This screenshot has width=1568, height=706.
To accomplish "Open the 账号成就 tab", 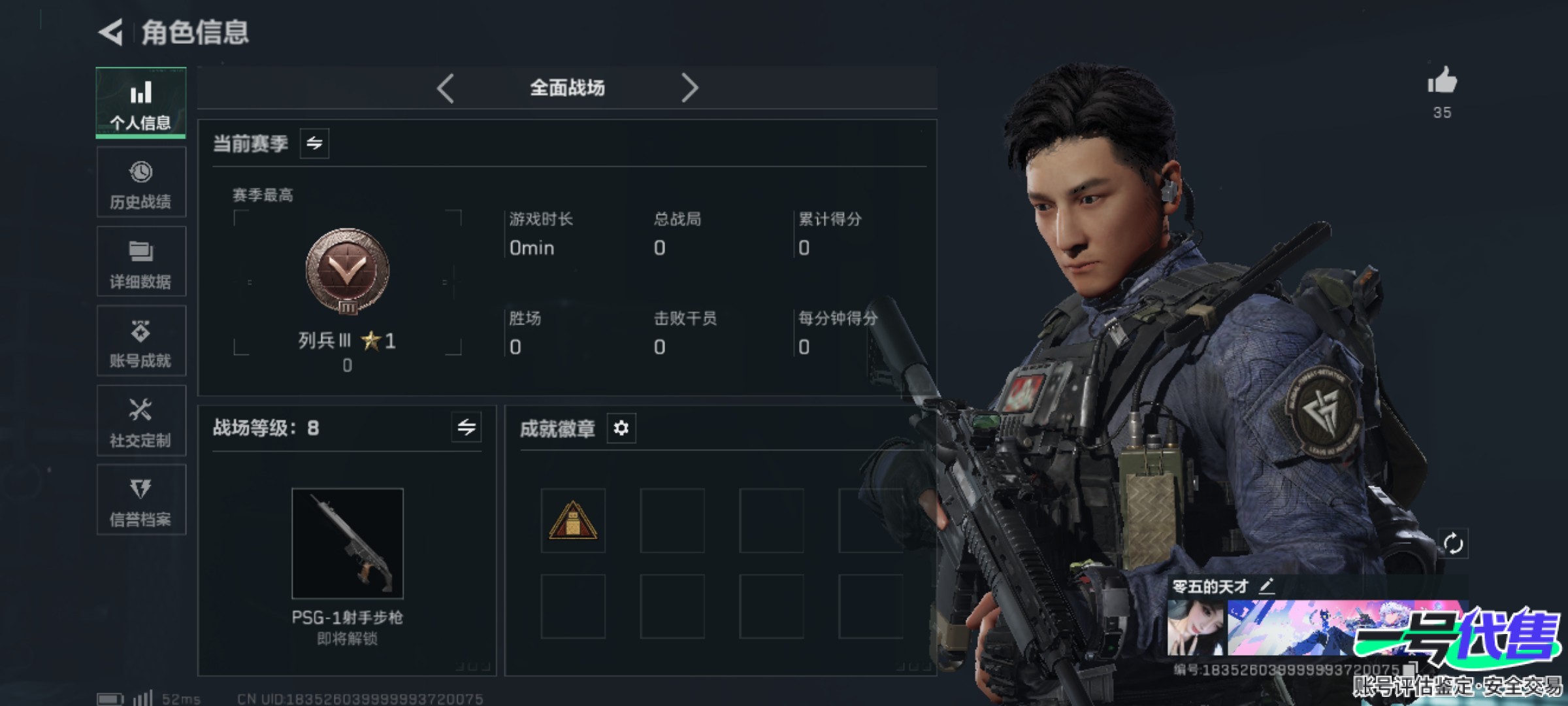I will coord(141,342).
